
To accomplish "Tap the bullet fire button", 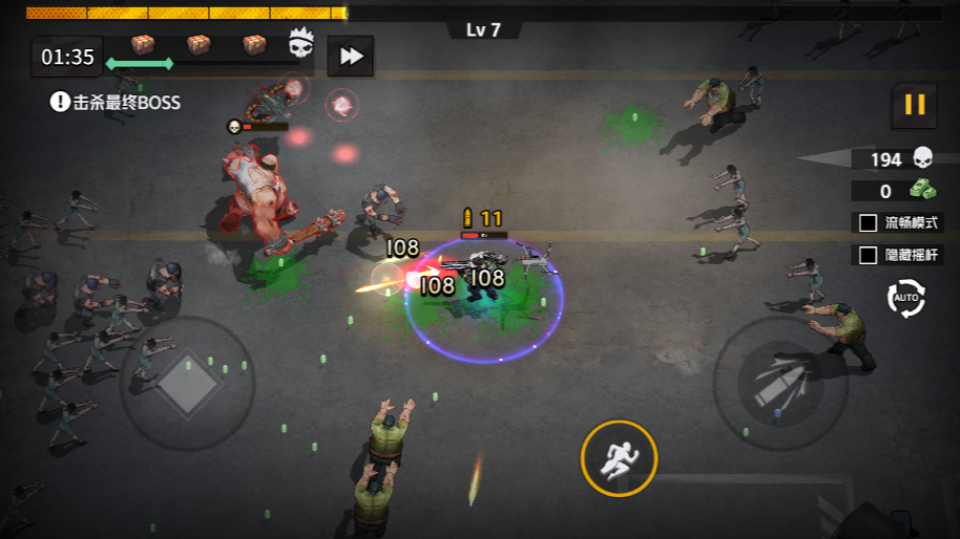I will click(780, 383).
